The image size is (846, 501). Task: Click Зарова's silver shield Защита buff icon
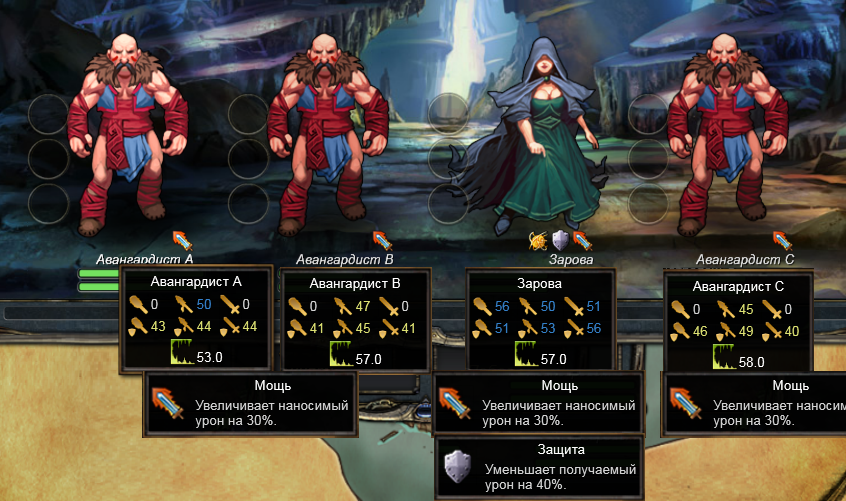click(560, 240)
